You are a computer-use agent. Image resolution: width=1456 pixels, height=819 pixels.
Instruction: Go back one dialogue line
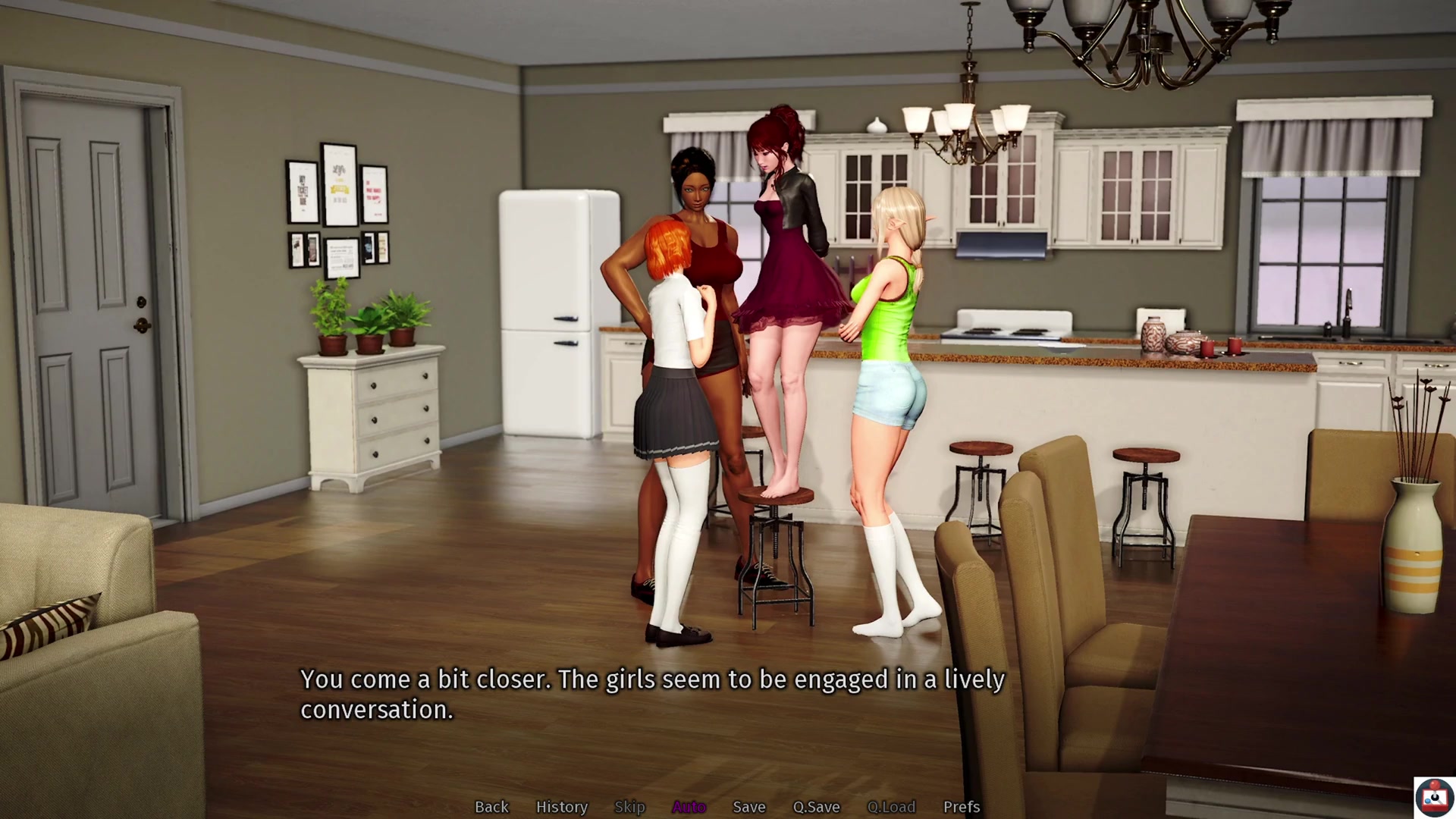tap(491, 807)
